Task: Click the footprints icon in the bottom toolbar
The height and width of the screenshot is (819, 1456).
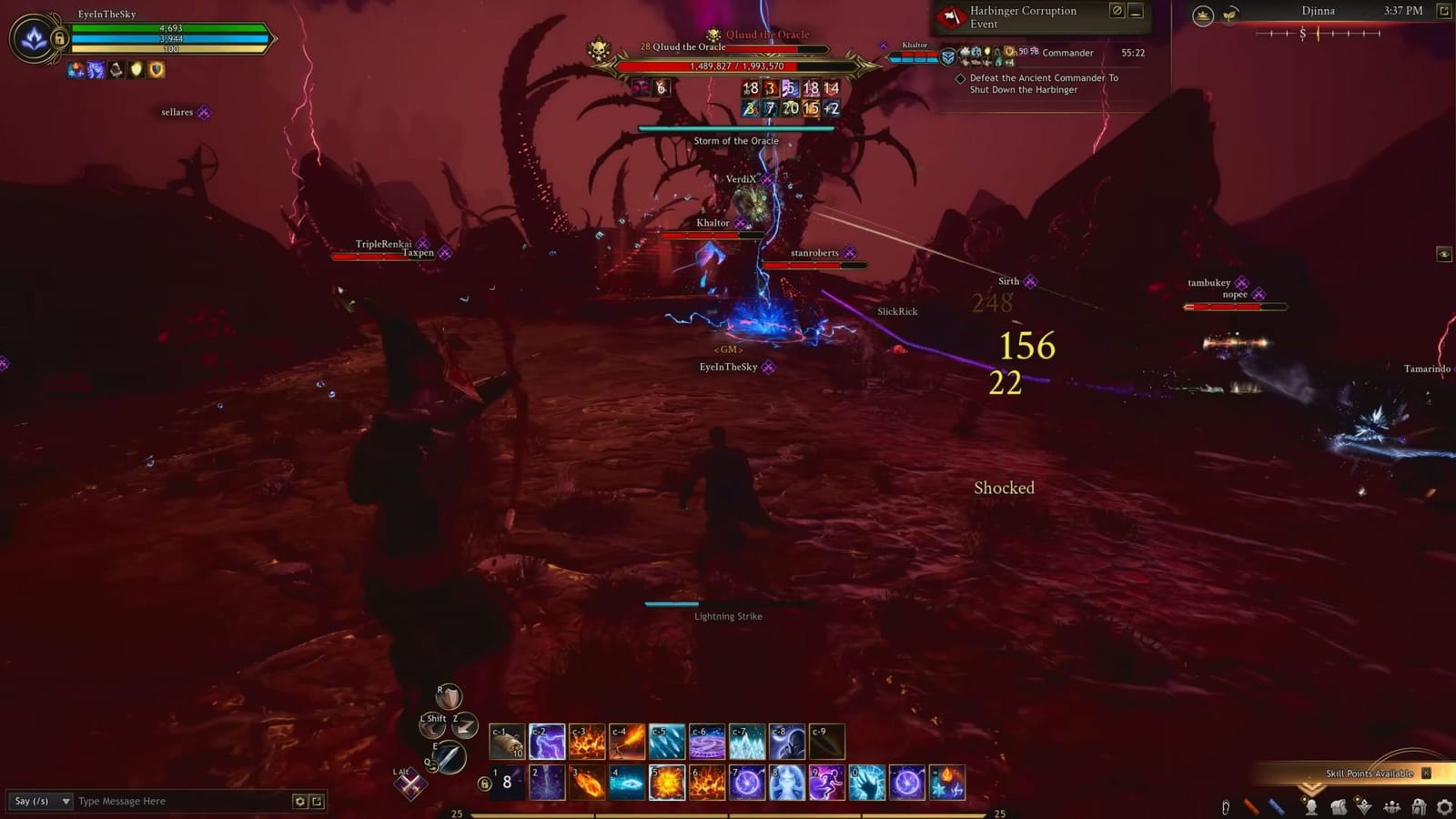Action: pos(1226,807)
